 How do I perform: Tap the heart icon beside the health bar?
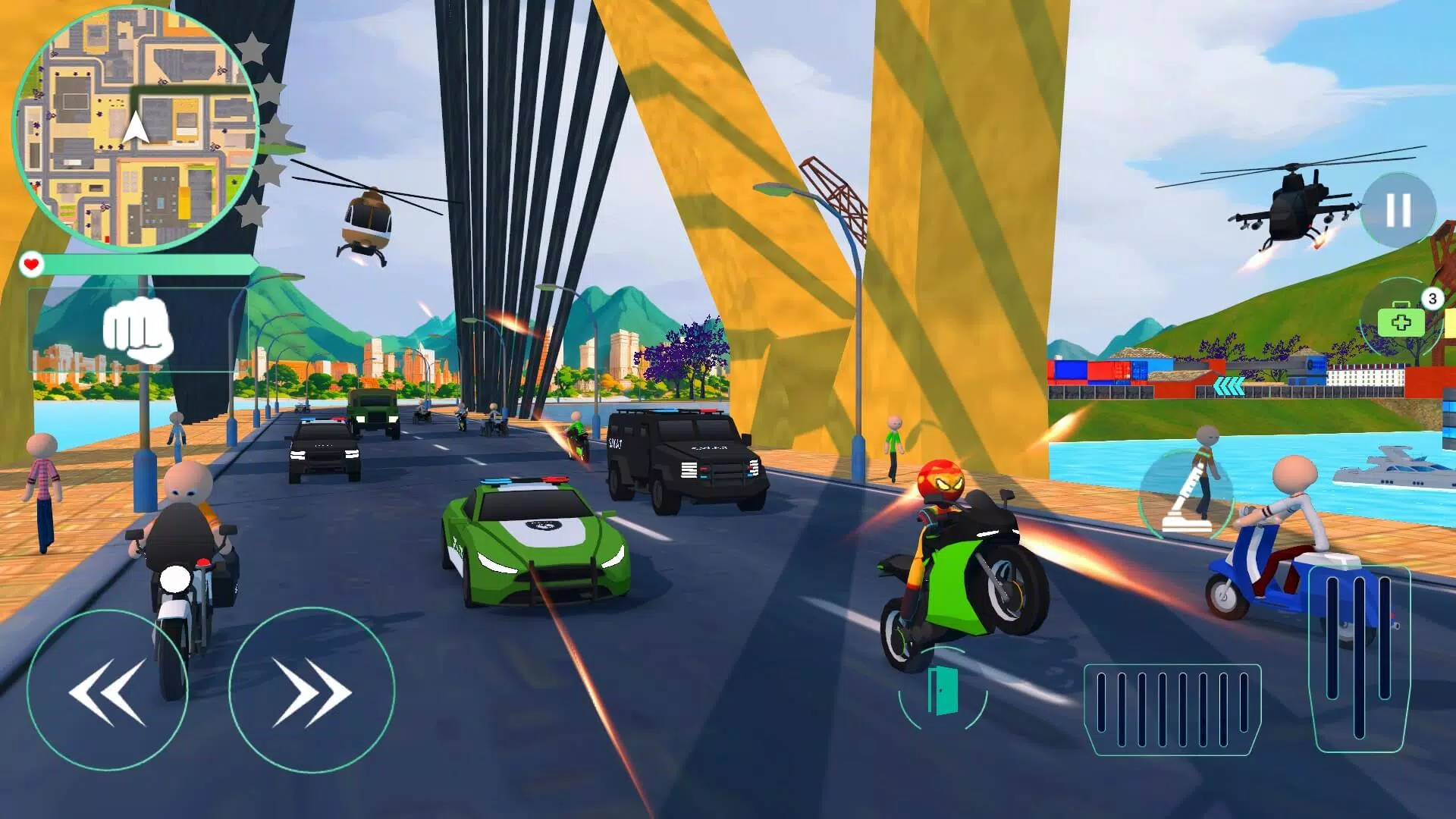pyautogui.click(x=31, y=263)
